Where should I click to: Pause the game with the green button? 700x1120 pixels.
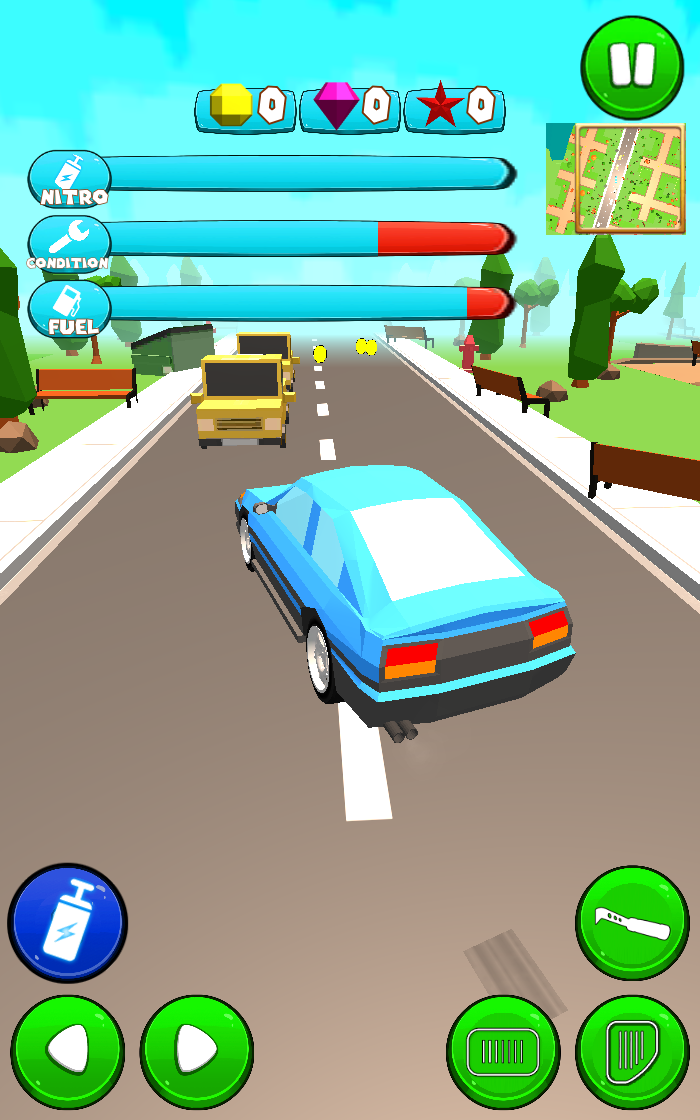coord(632,66)
